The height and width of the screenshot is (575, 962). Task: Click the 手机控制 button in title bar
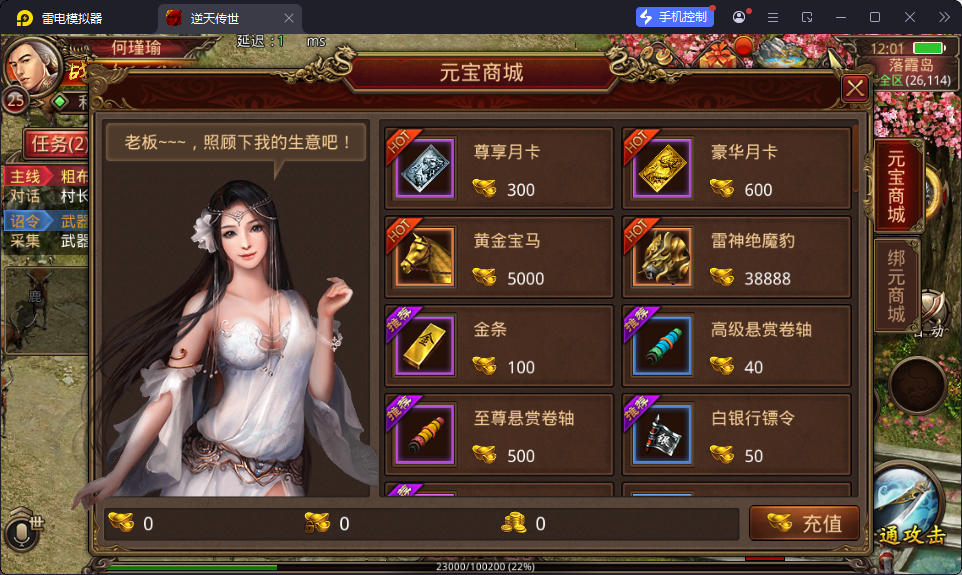pyautogui.click(x=673, y=17)
